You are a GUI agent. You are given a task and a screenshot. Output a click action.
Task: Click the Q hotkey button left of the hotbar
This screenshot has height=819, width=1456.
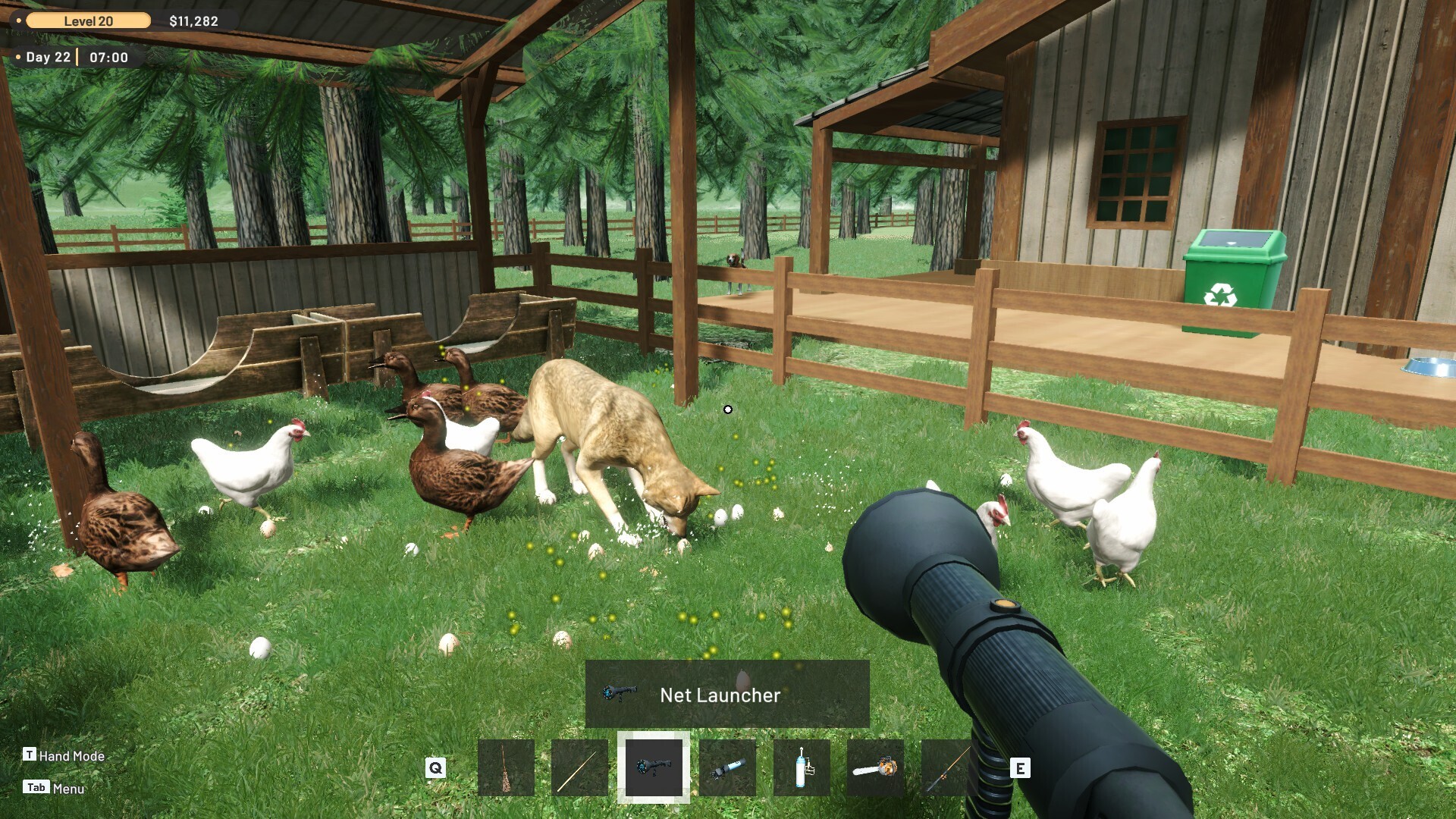tap(435, 767)
